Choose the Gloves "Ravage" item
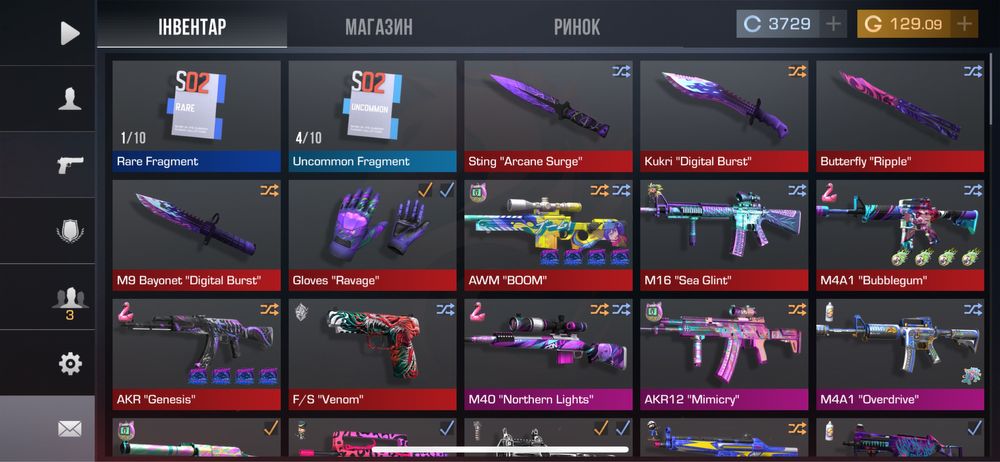Screen dimensions: 1000x462 (372, 234)
